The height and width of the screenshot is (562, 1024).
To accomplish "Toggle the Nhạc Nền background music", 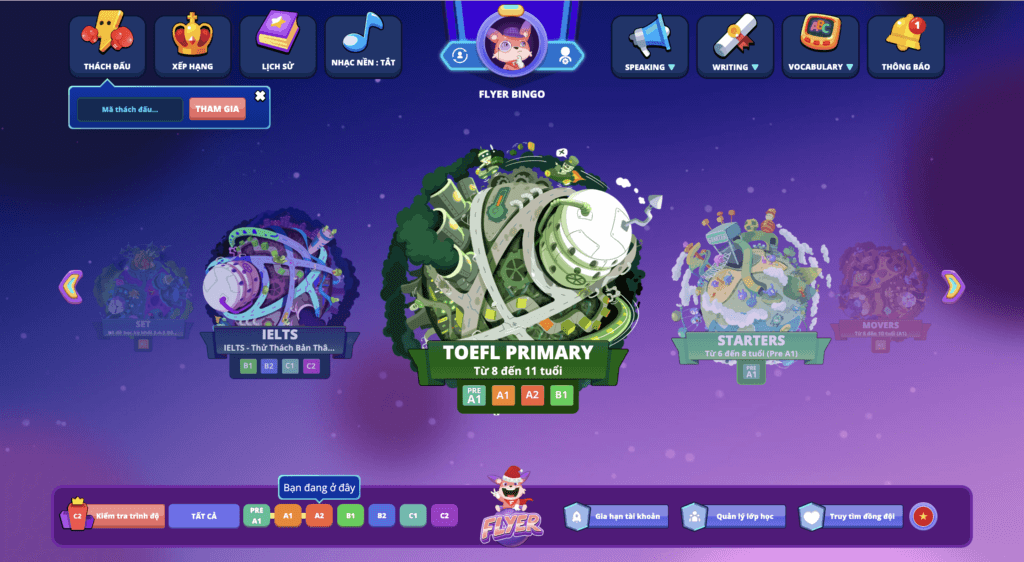I will point(362,45).
